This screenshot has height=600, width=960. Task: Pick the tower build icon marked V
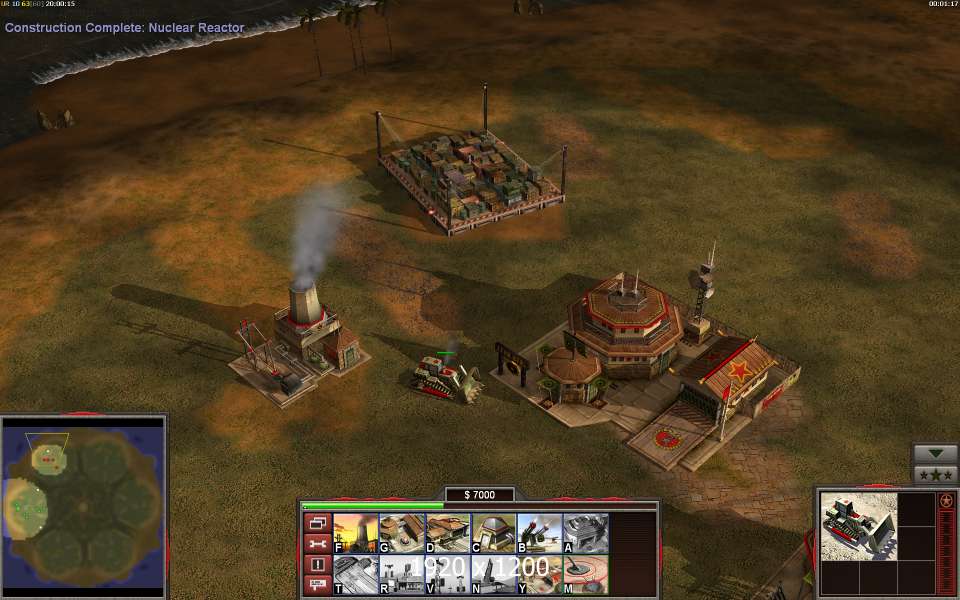point(448,576)
